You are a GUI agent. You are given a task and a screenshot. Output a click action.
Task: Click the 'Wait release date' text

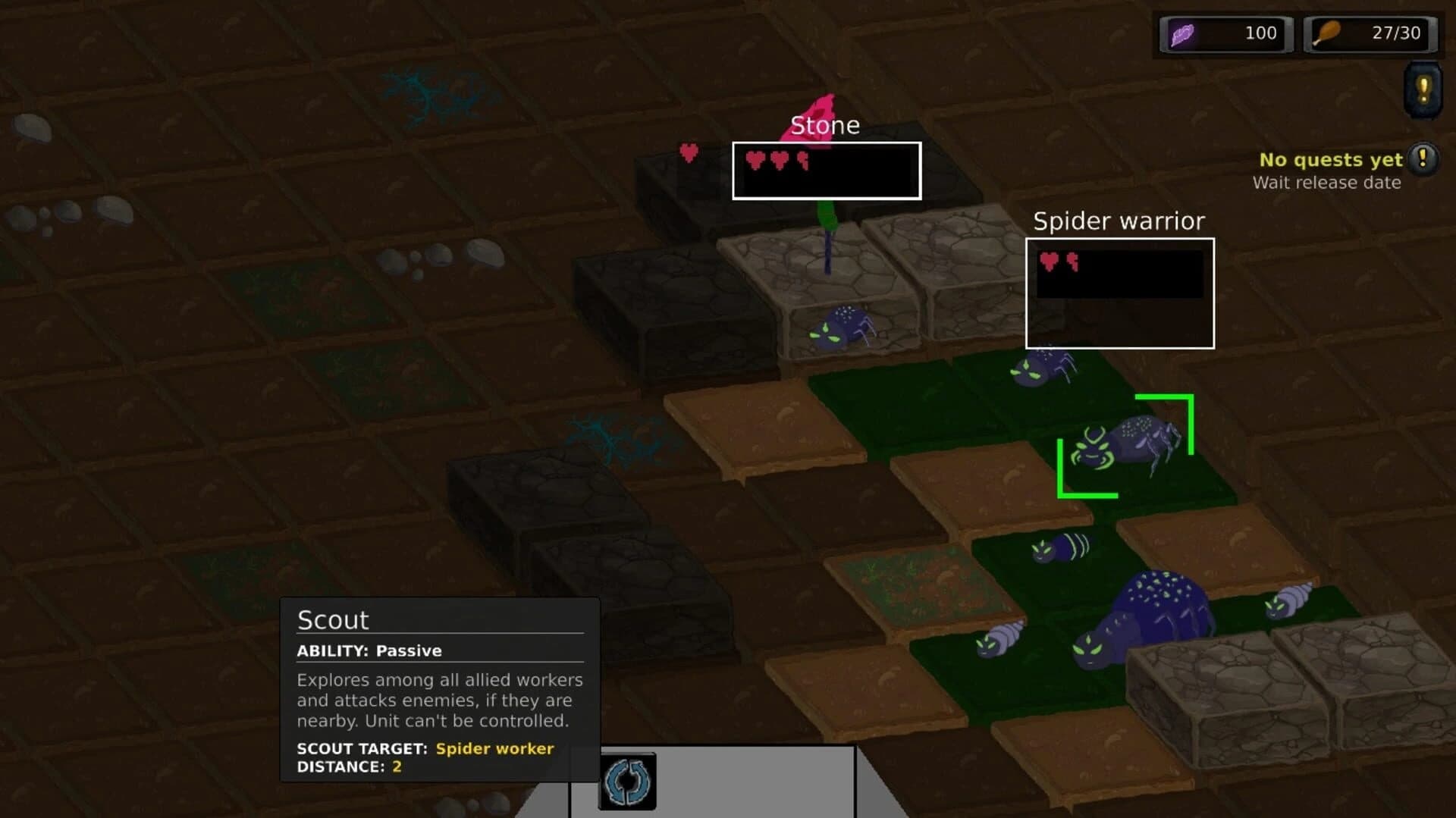click(1327, 182)
